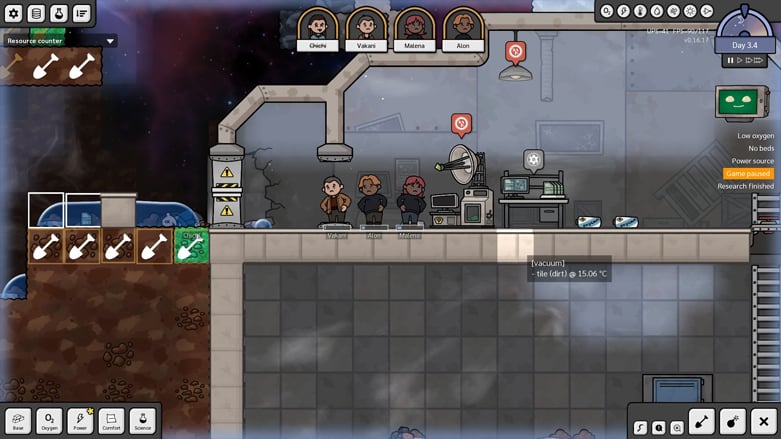Open the priorities sort list icon

pyautogui.click(x=81, y=13)
